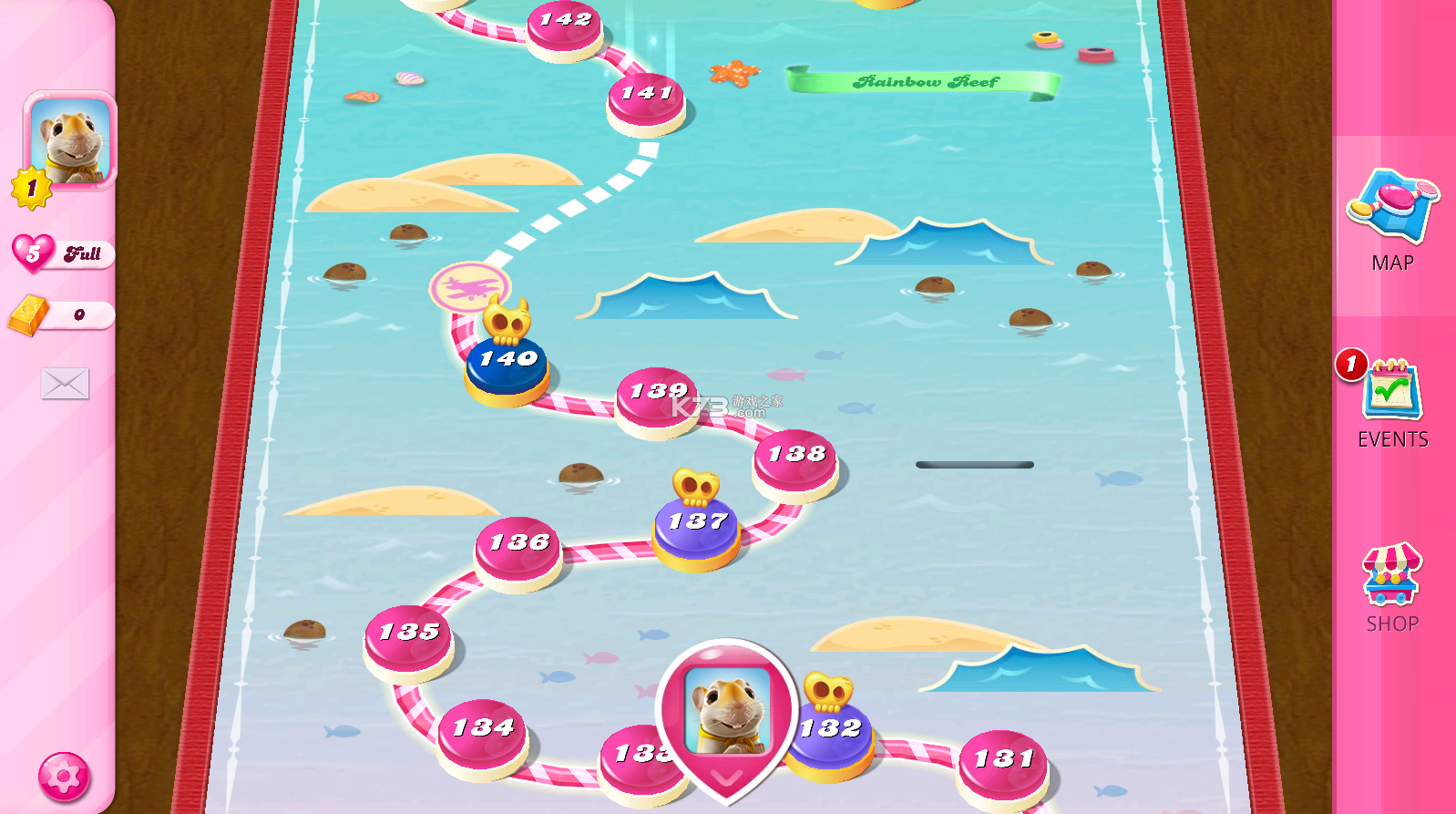The width and height of the screenshot is (1456, 814).
Task: Click the gold skull above level 140
Action: coord(508,321)
